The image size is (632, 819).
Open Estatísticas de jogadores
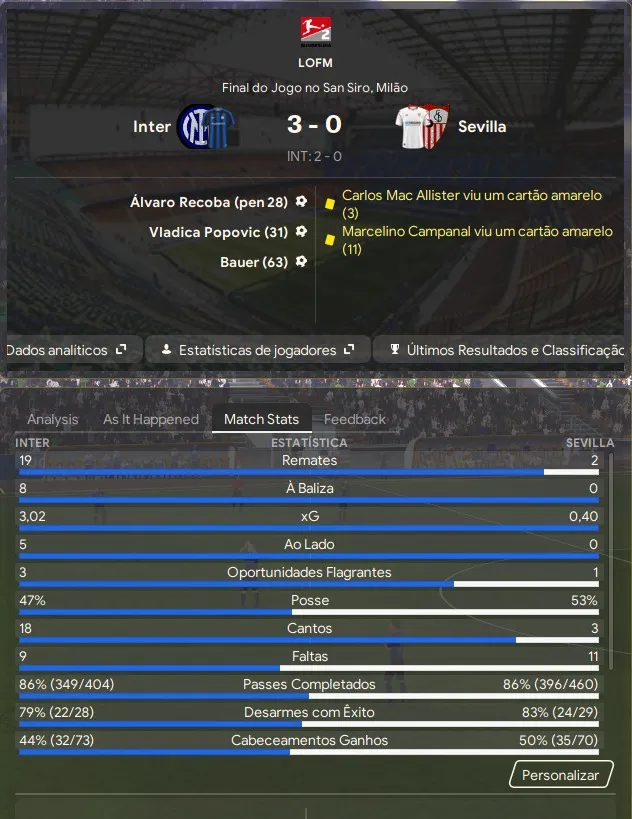258,350
